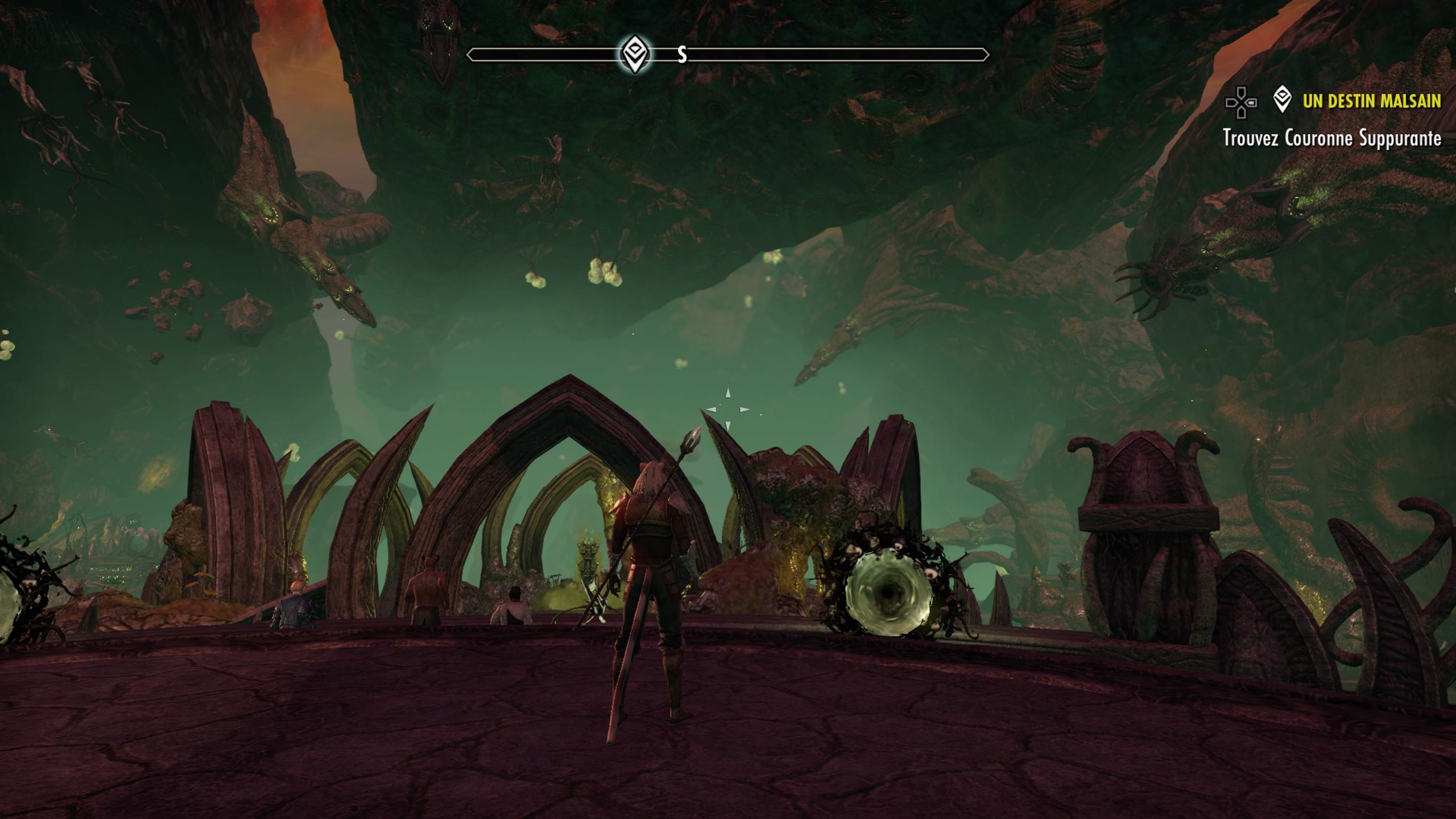Select the quest marker on the compass
The height and width of the screenshot is (819, 1456).
pos(634,55)
